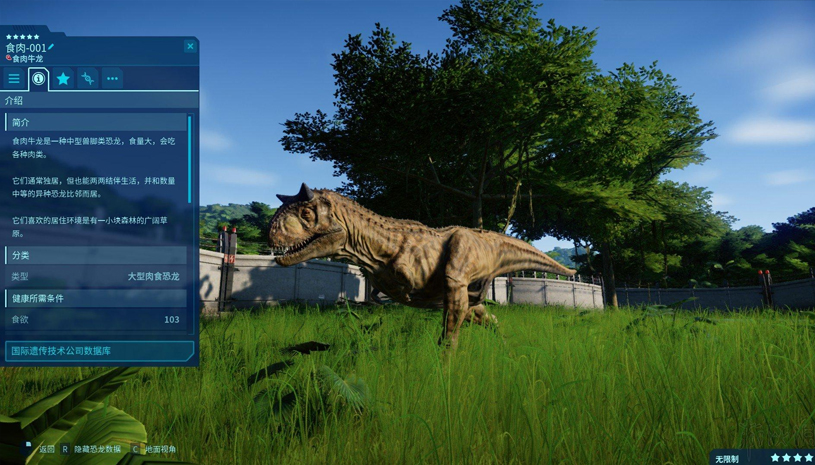Close the dinosaur info panel
The image size is (815, 465).
[x=190, y=46]
